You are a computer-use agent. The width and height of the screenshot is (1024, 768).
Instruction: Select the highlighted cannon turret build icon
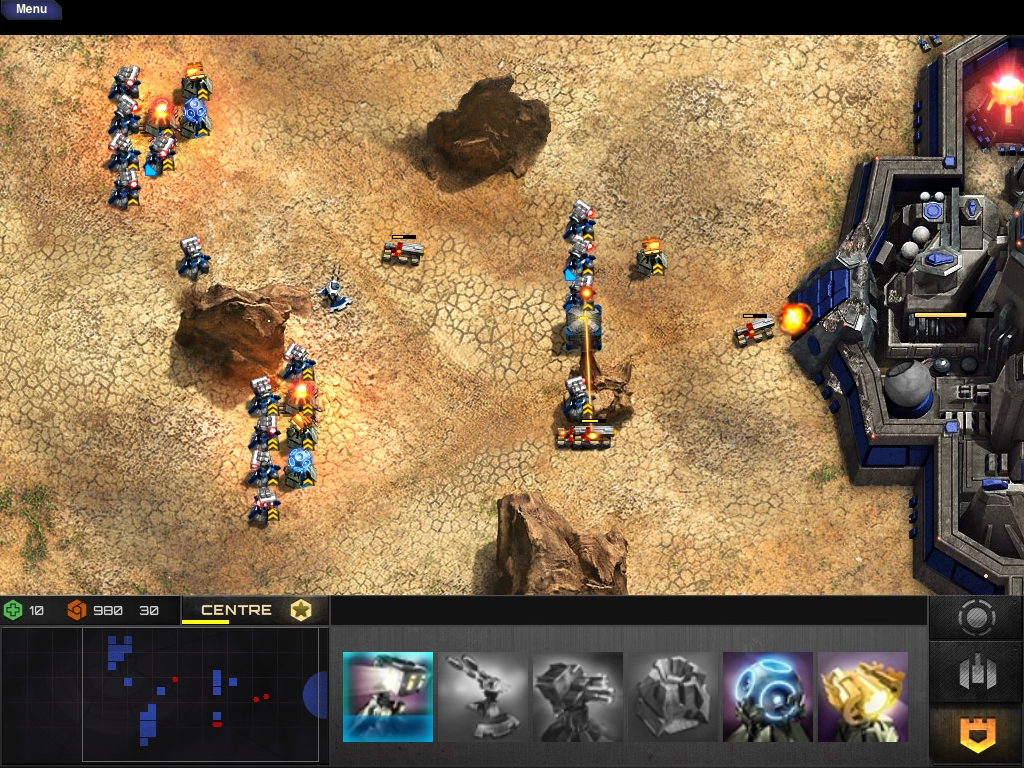click(x=388, y=697)
